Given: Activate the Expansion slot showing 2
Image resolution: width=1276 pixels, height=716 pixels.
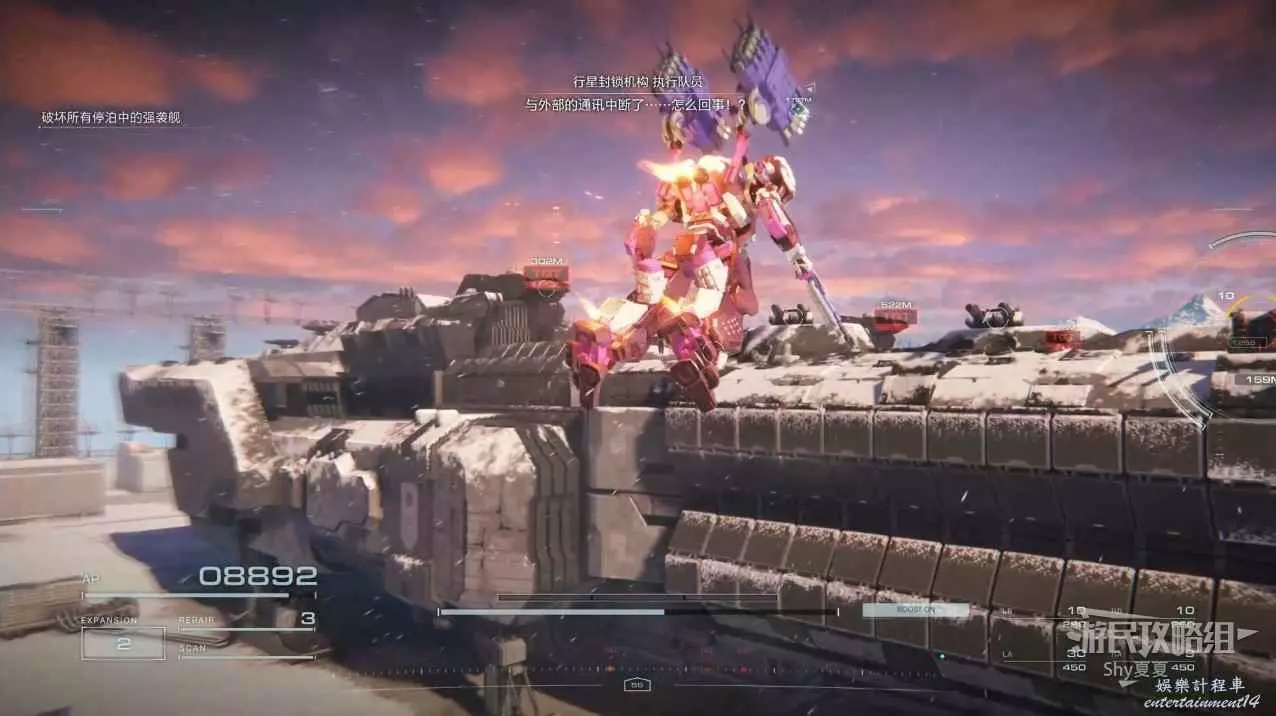Looking at the screenshot, I should 123,643.
